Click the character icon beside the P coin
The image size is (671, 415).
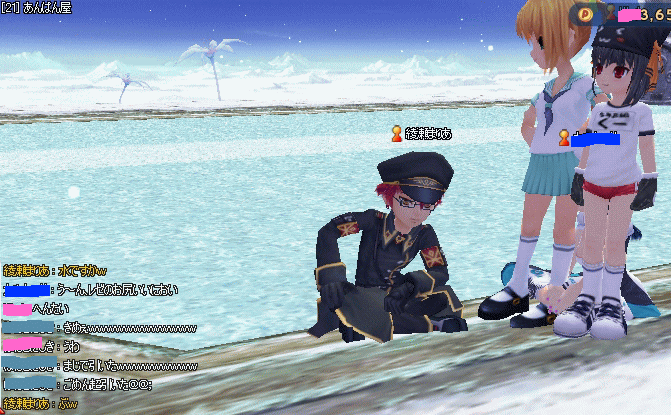click(x=609, y=13)
